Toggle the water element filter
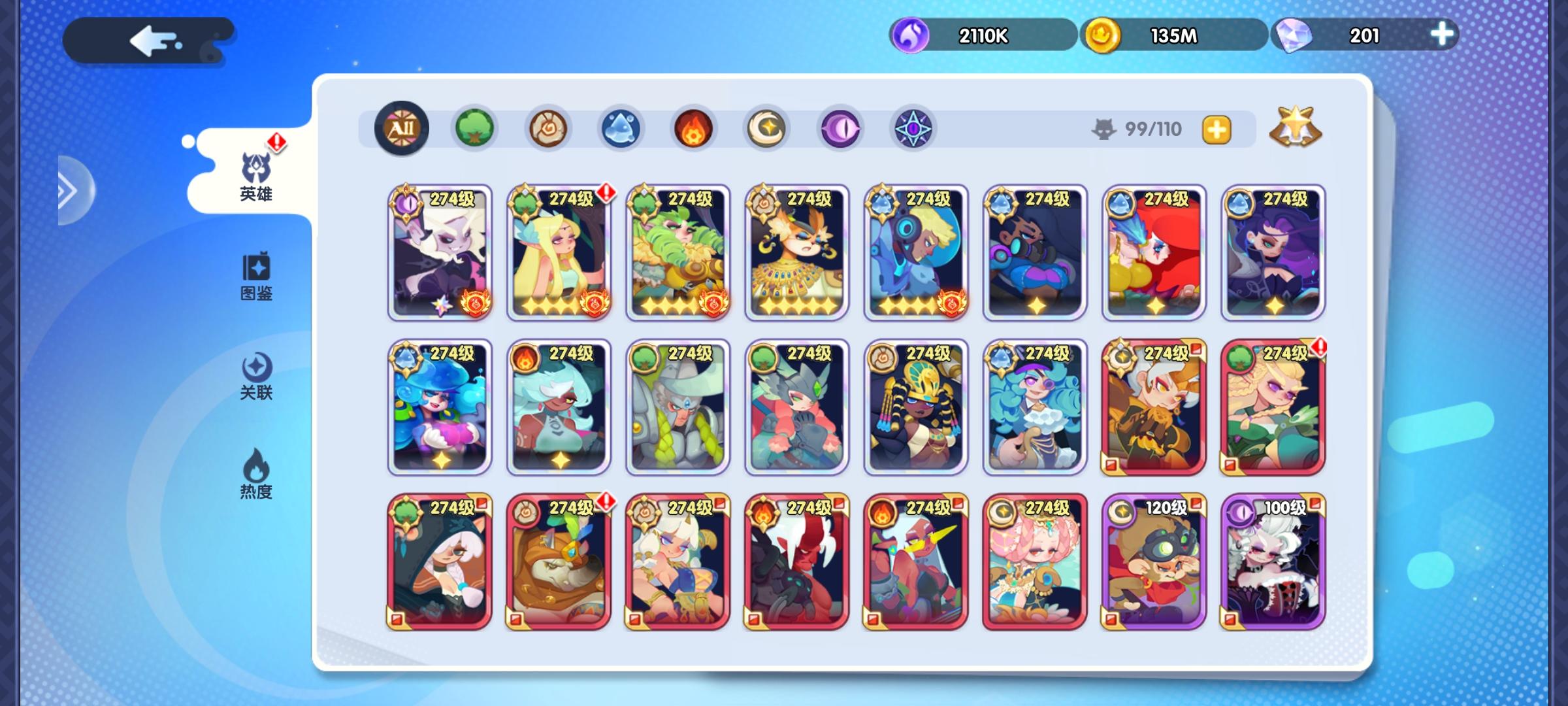 [x=621, y=129]
